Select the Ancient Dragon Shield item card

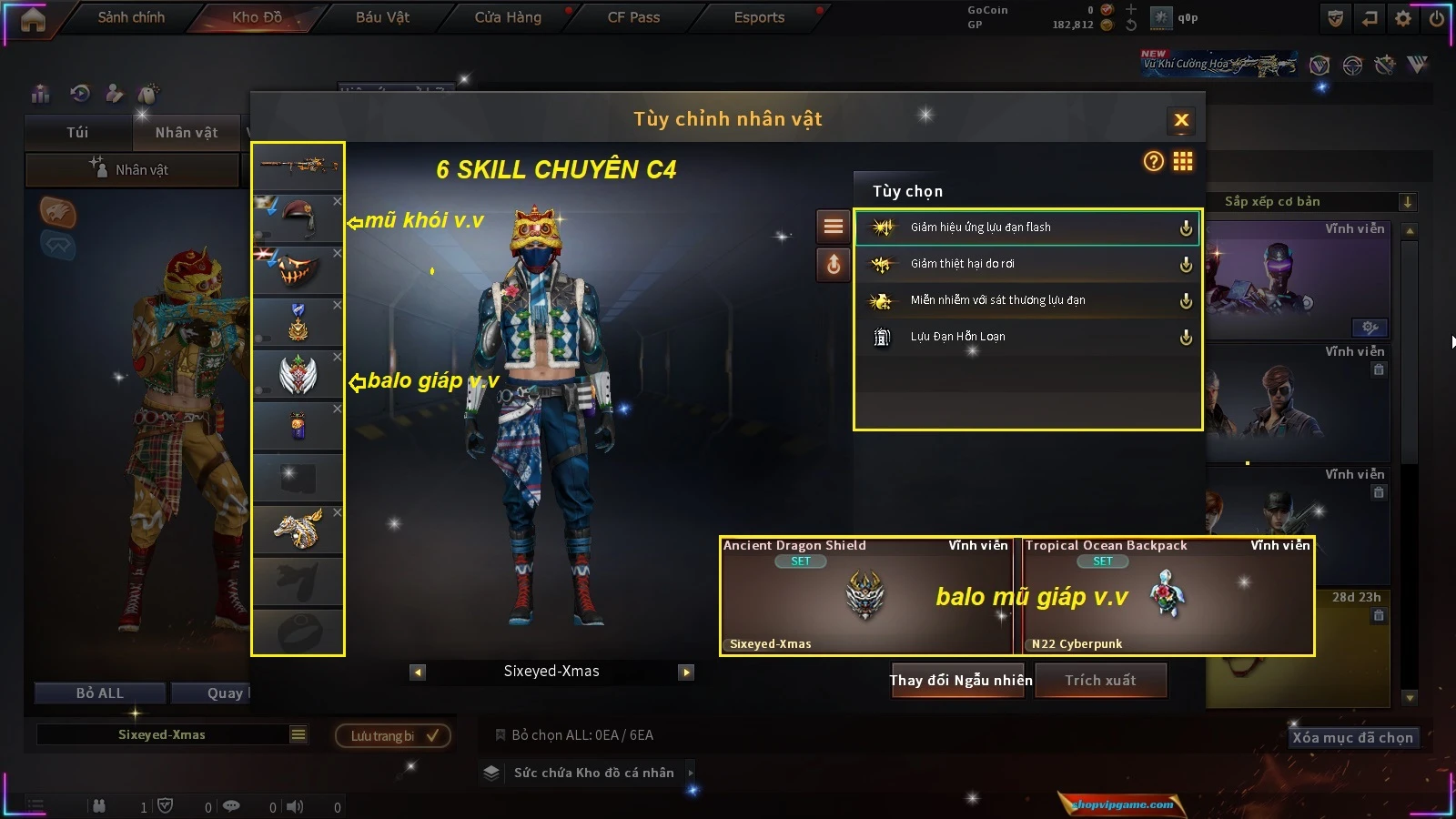point(865,596)
